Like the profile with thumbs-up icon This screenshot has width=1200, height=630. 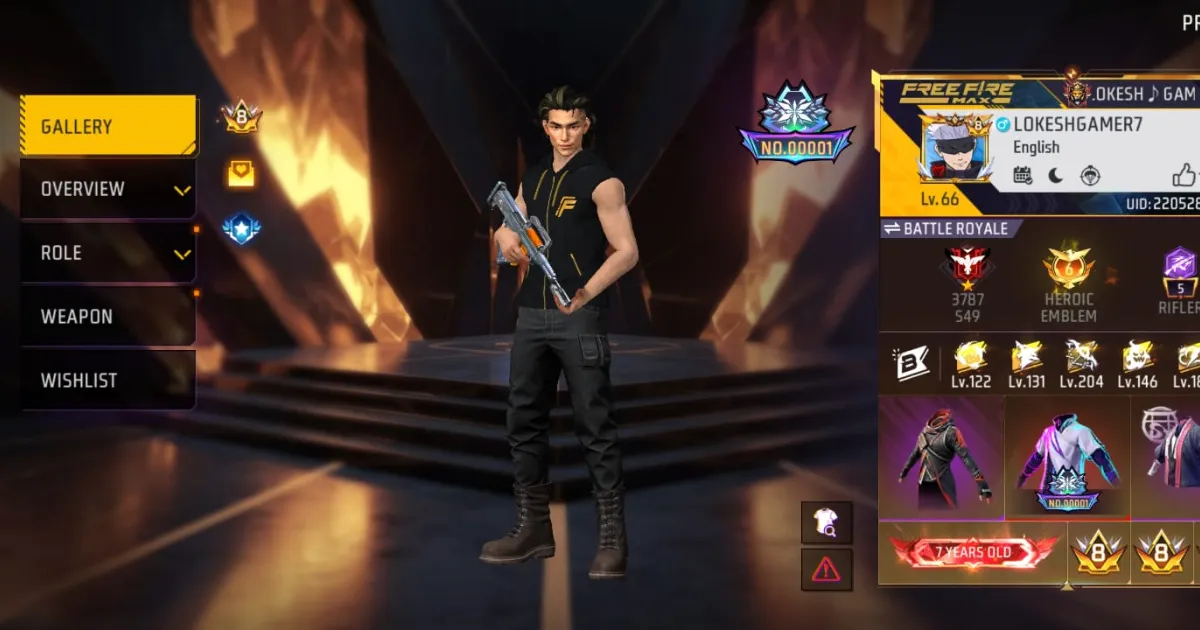(x=1185, y=176)
